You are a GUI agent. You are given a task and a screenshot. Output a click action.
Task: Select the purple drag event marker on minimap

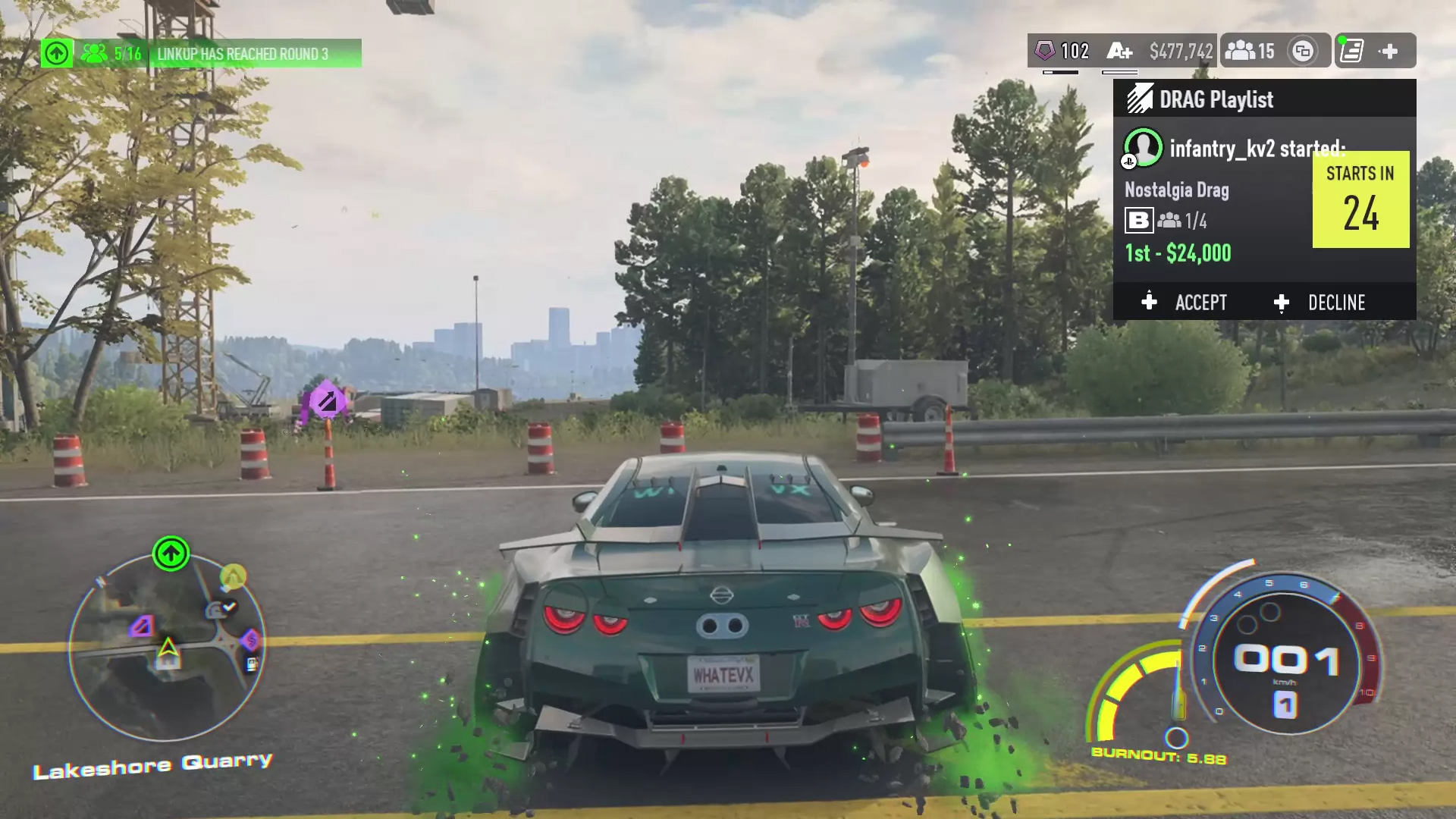(142, 626)
